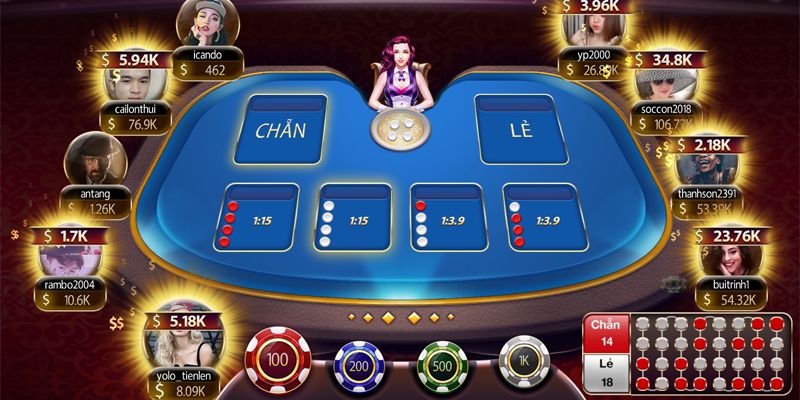This screenshot has width=800, height=400.
Task: Place a bet on CHẴN
Action: (x=281, y=130)
